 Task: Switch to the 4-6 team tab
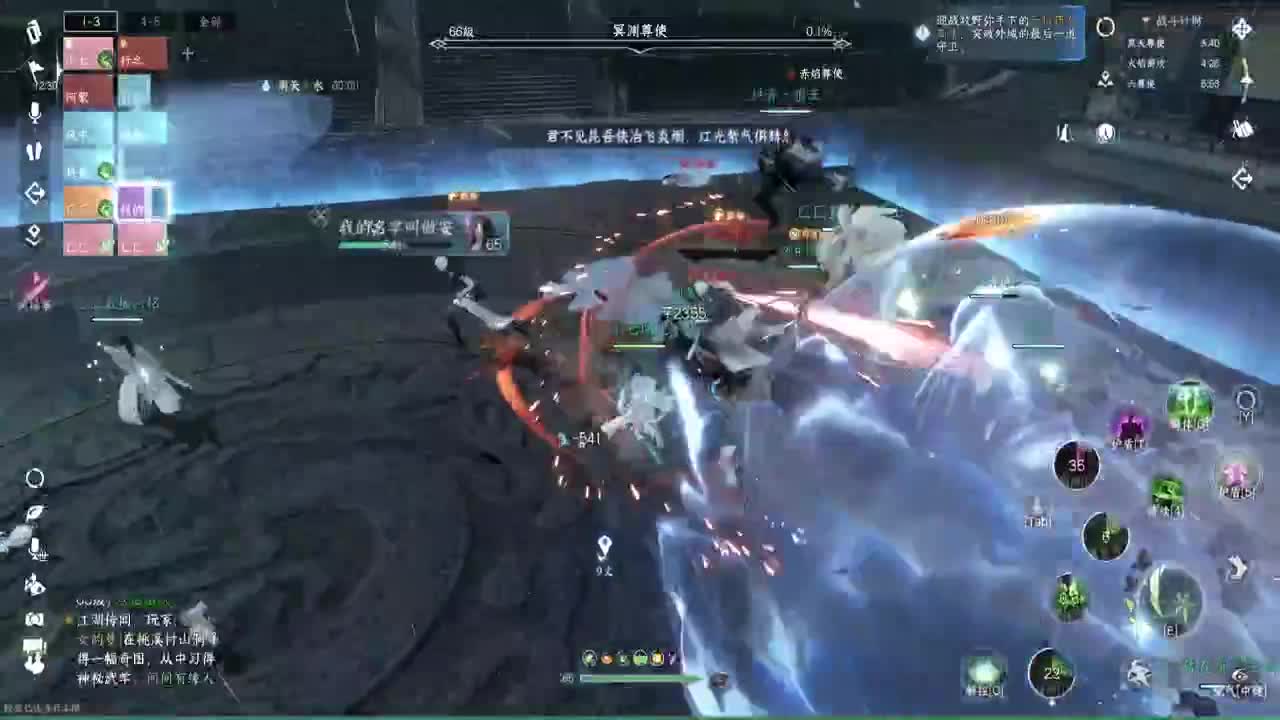pos(150,20)
